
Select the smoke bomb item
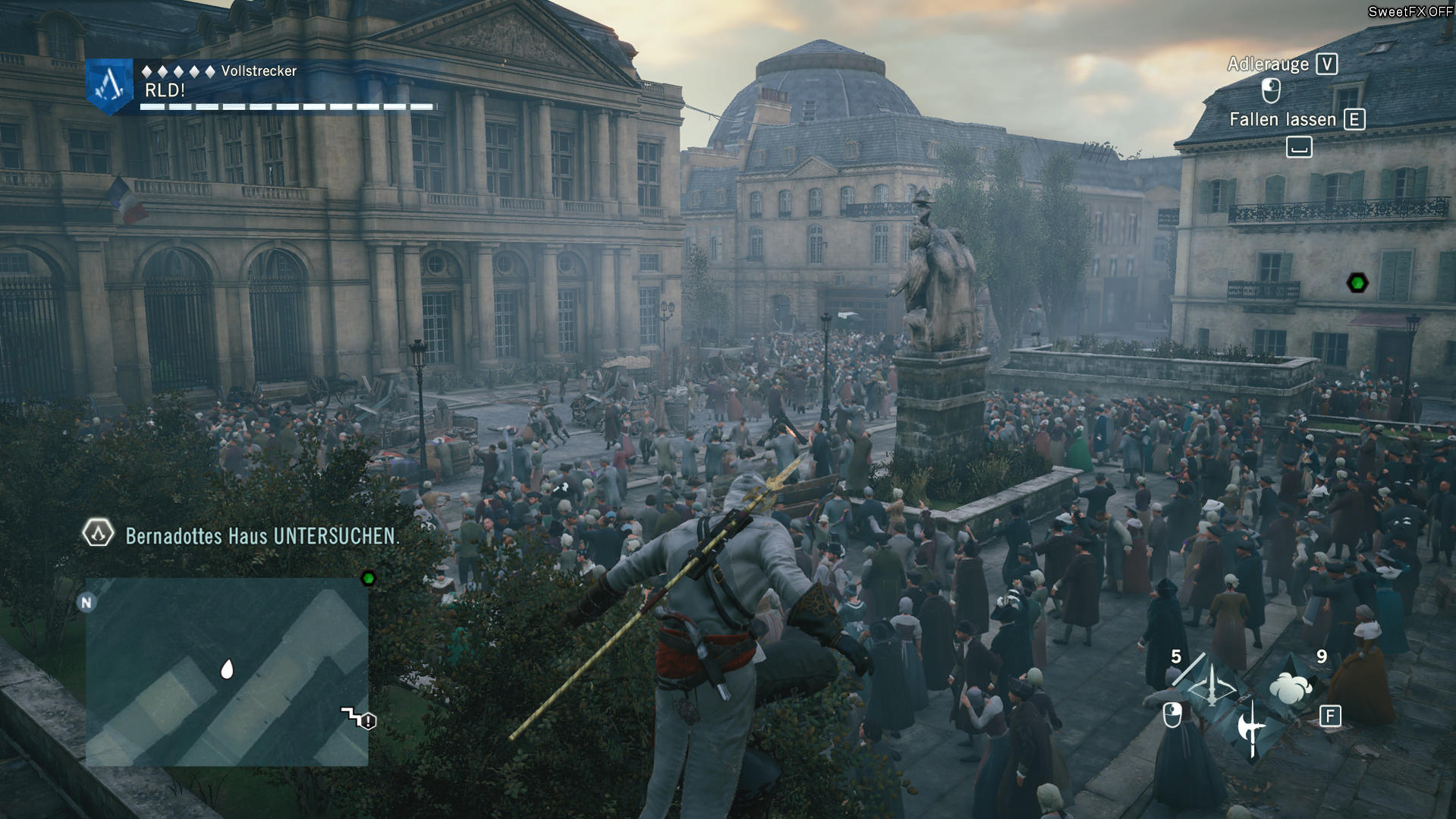pyautogui.click(x=1291, y=688)
